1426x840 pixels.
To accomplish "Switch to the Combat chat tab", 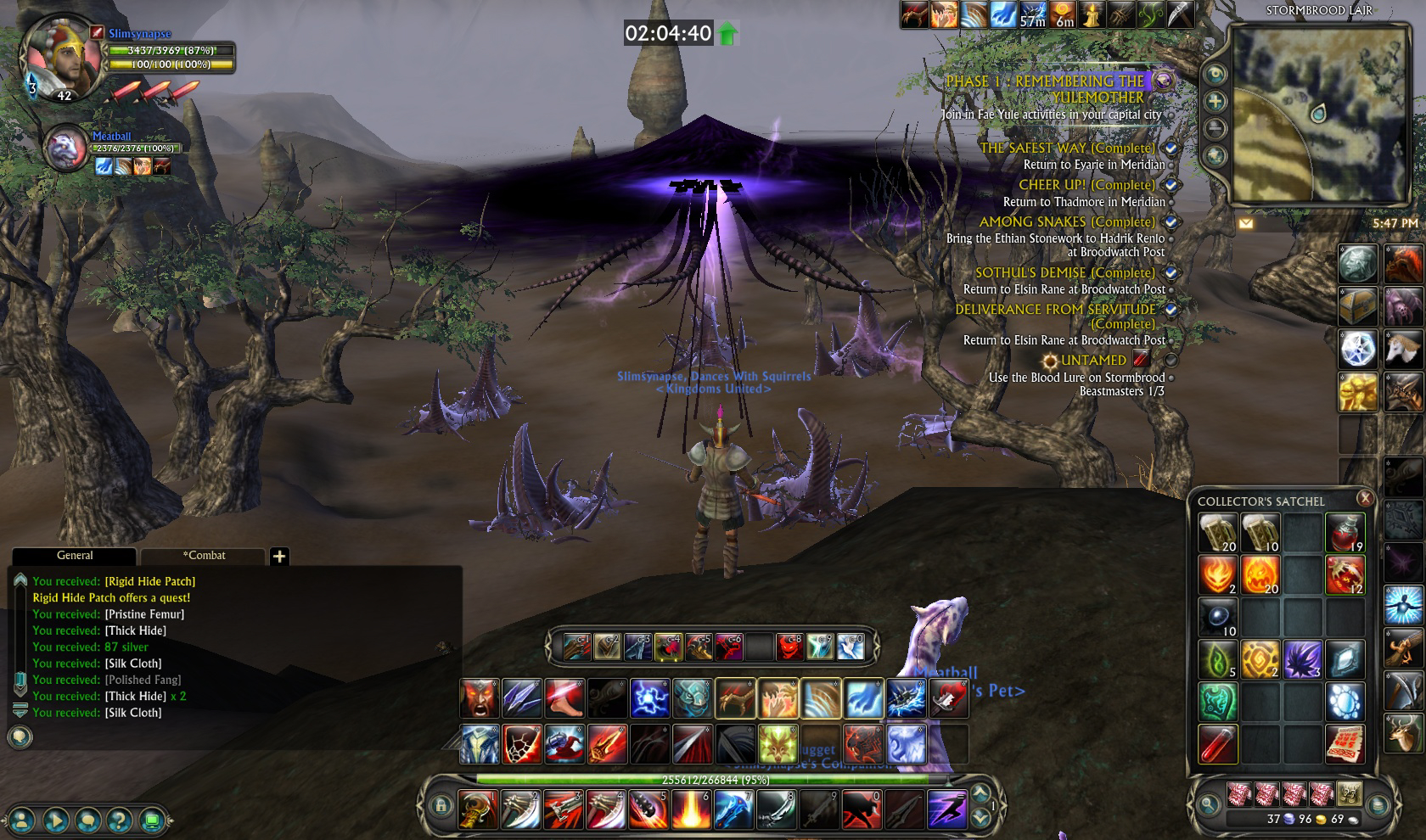I will coord(205,556).
